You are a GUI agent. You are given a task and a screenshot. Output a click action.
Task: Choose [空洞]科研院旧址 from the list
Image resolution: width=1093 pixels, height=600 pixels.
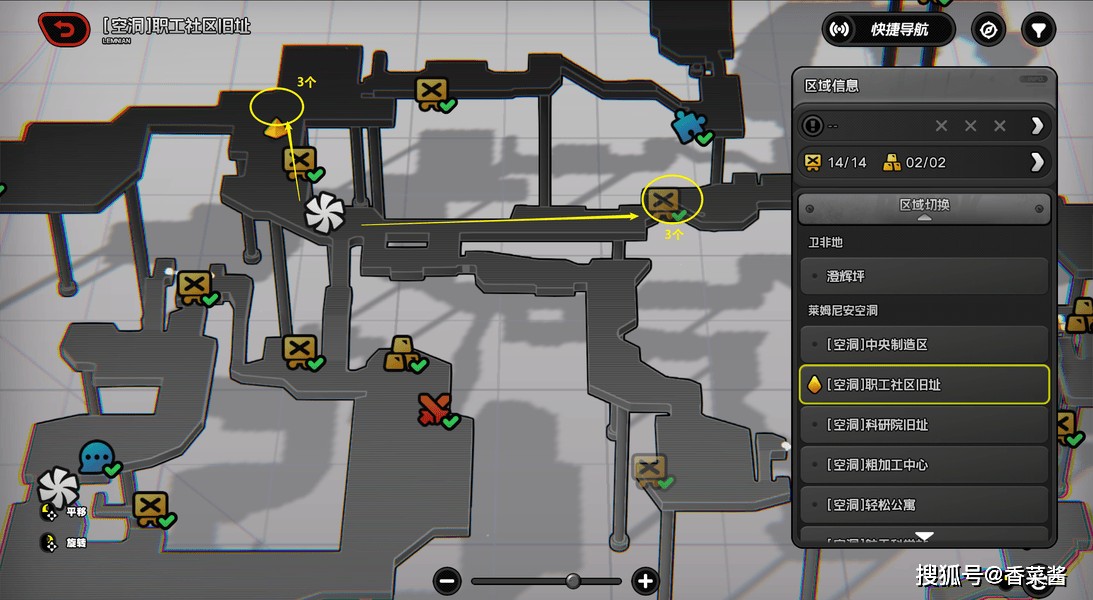point(924,424)
